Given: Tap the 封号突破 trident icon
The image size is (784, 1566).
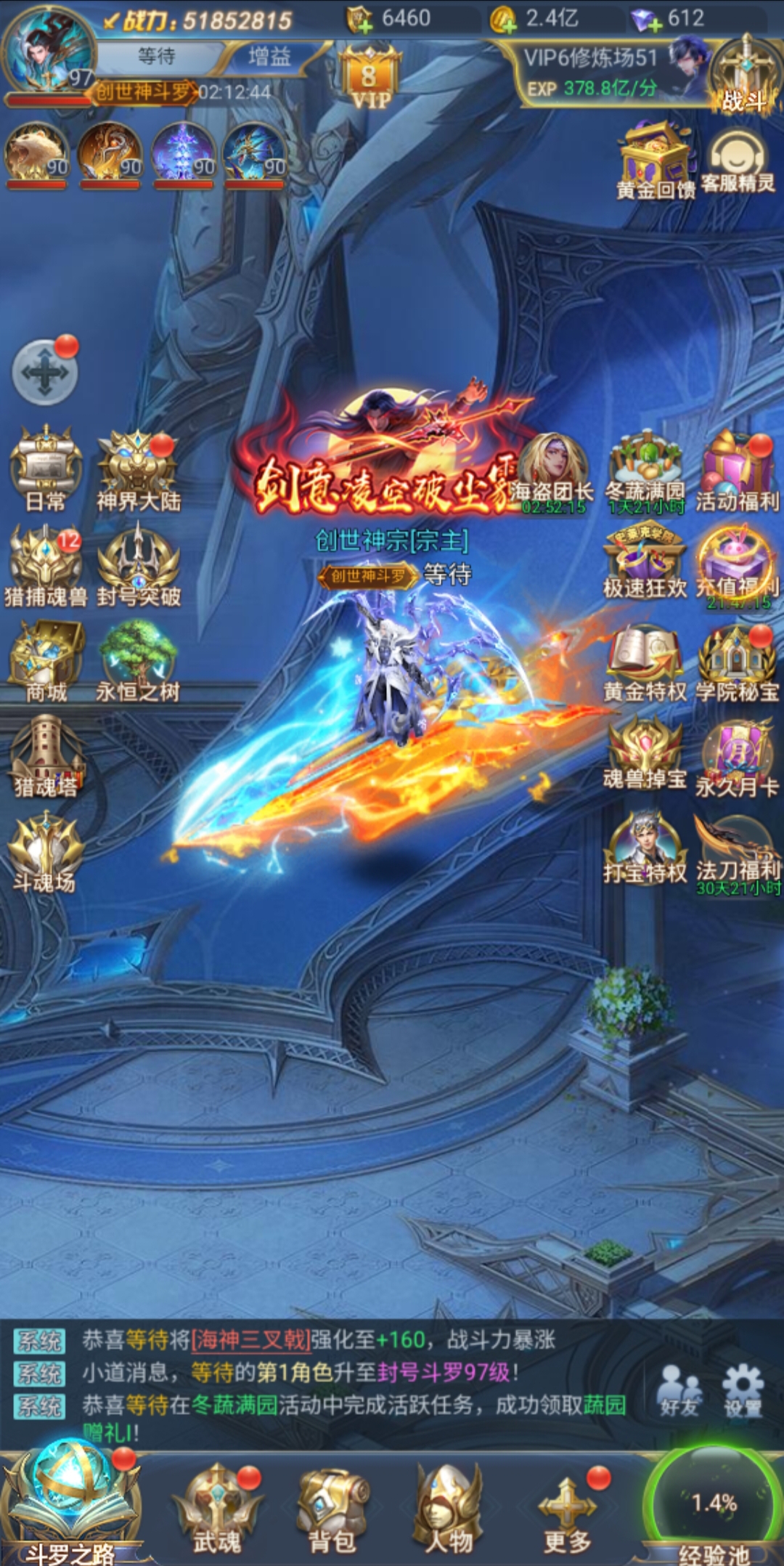Looking at the screenshot, I should click(x=138, y=563).
